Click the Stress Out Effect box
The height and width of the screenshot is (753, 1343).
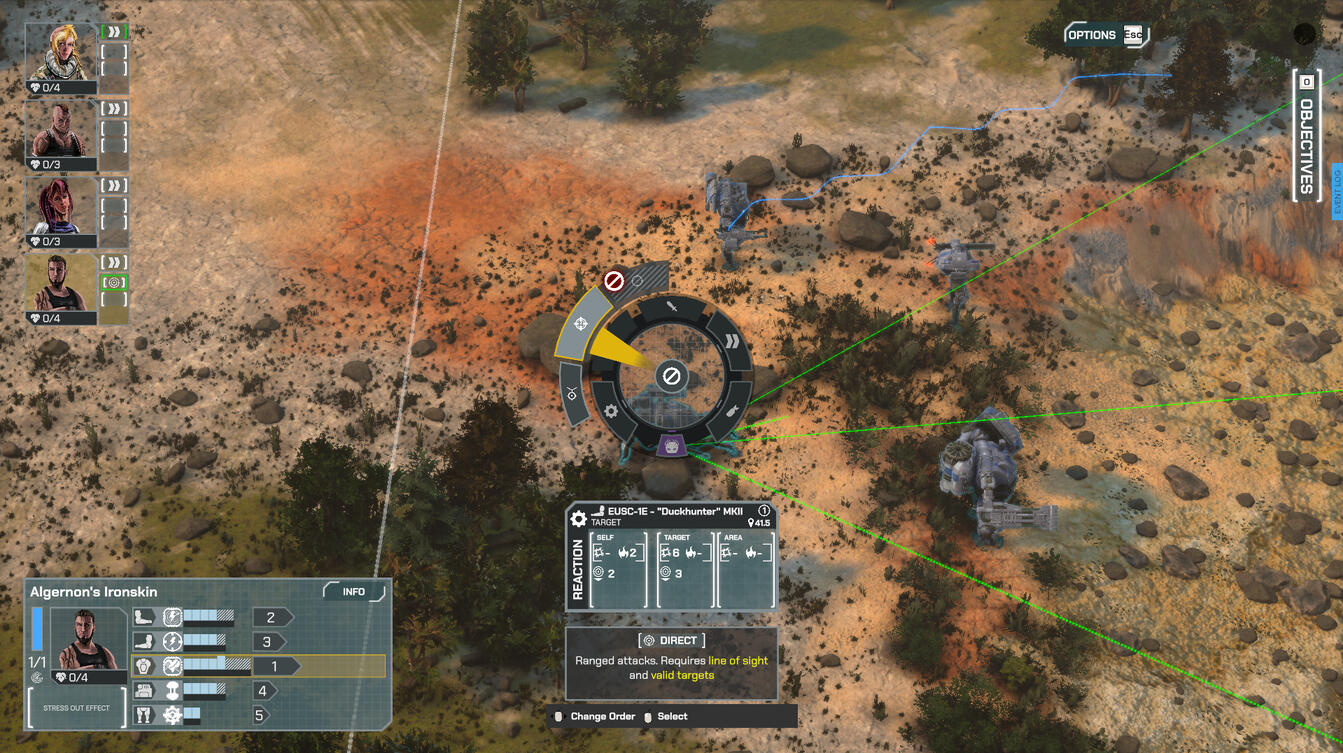pos(76,708)
